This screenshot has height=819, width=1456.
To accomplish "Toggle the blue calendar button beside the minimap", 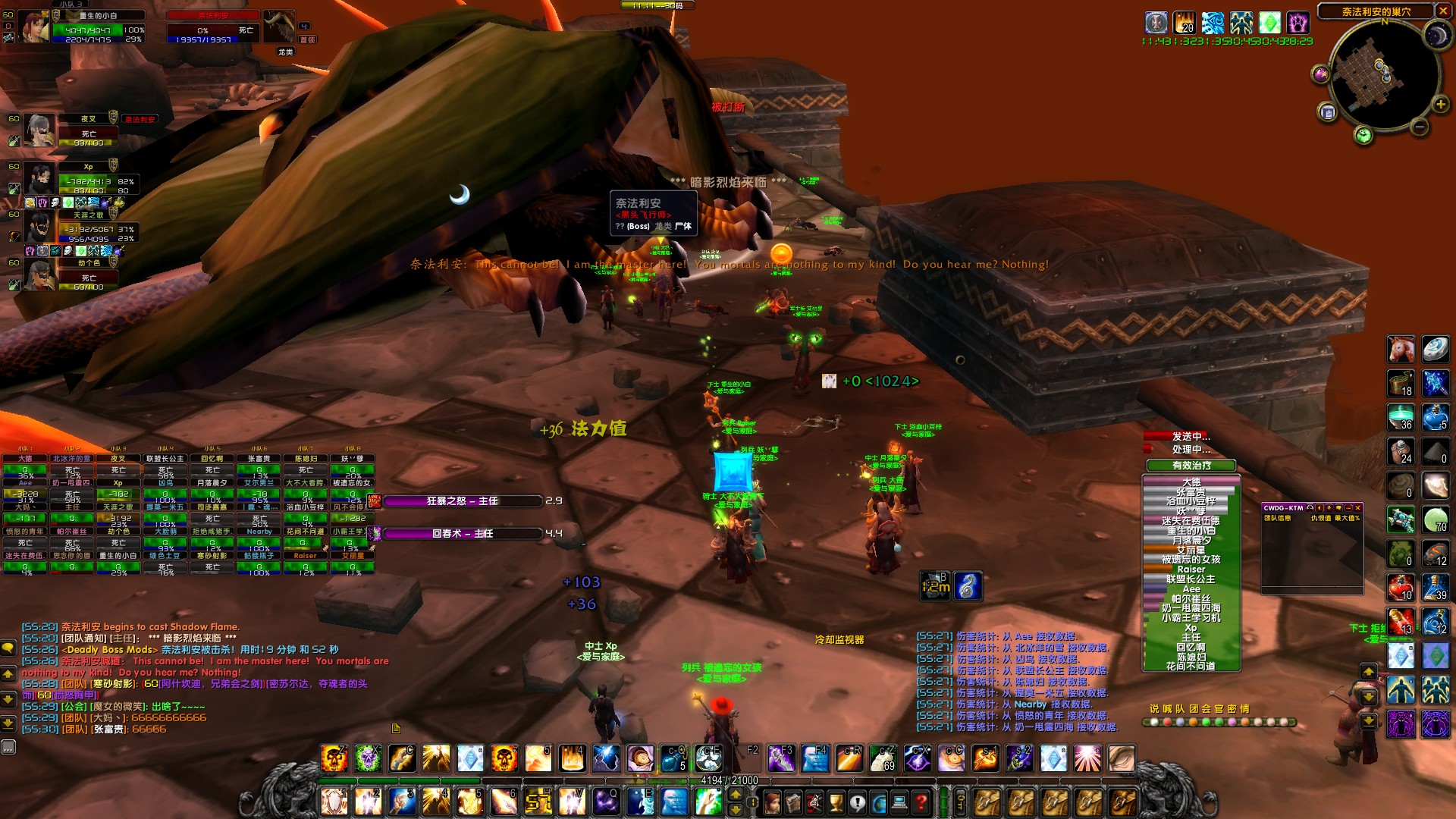I will [x=1328, y=112].
